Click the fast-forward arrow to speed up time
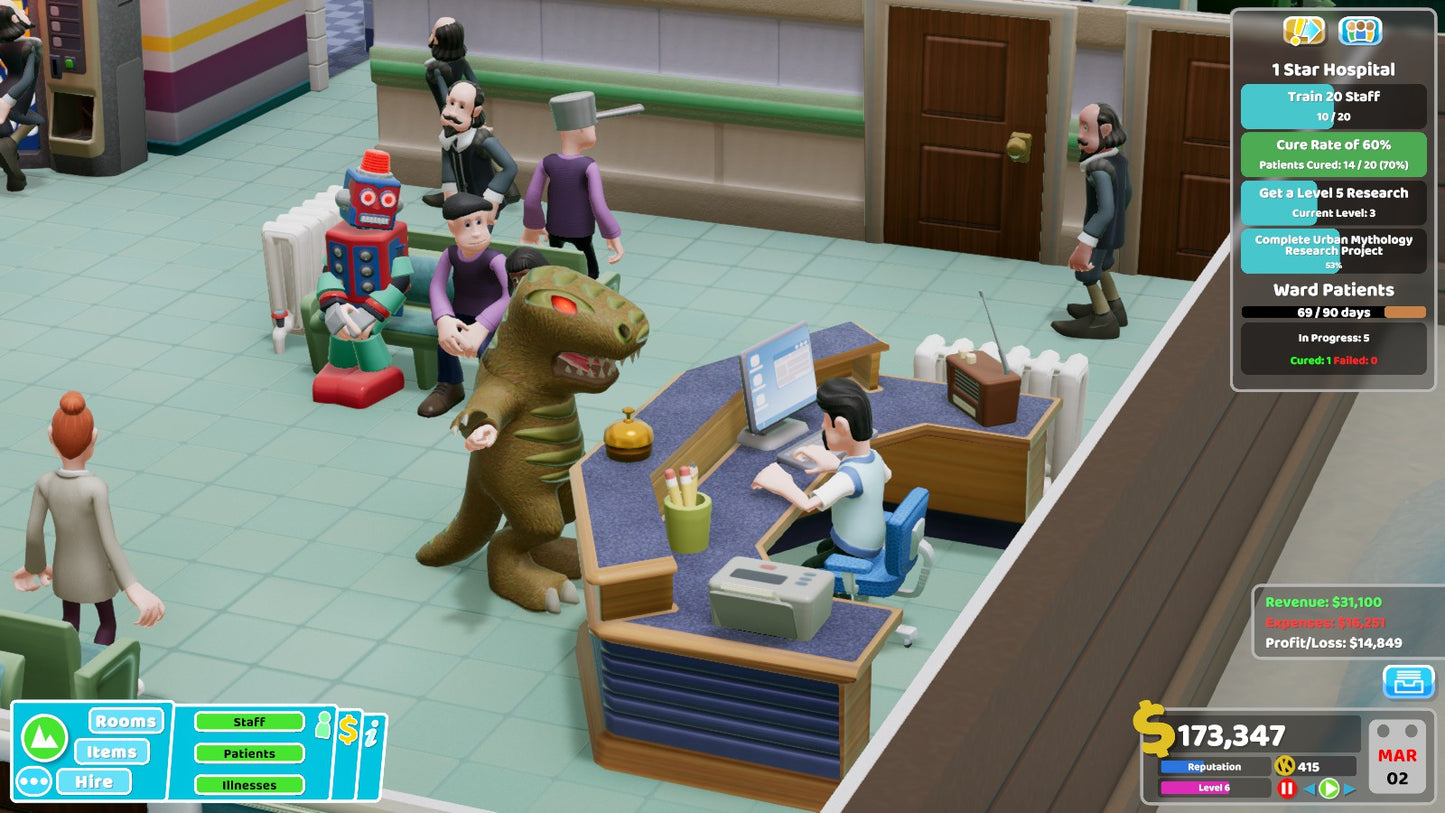 [x=1349, y=788]
